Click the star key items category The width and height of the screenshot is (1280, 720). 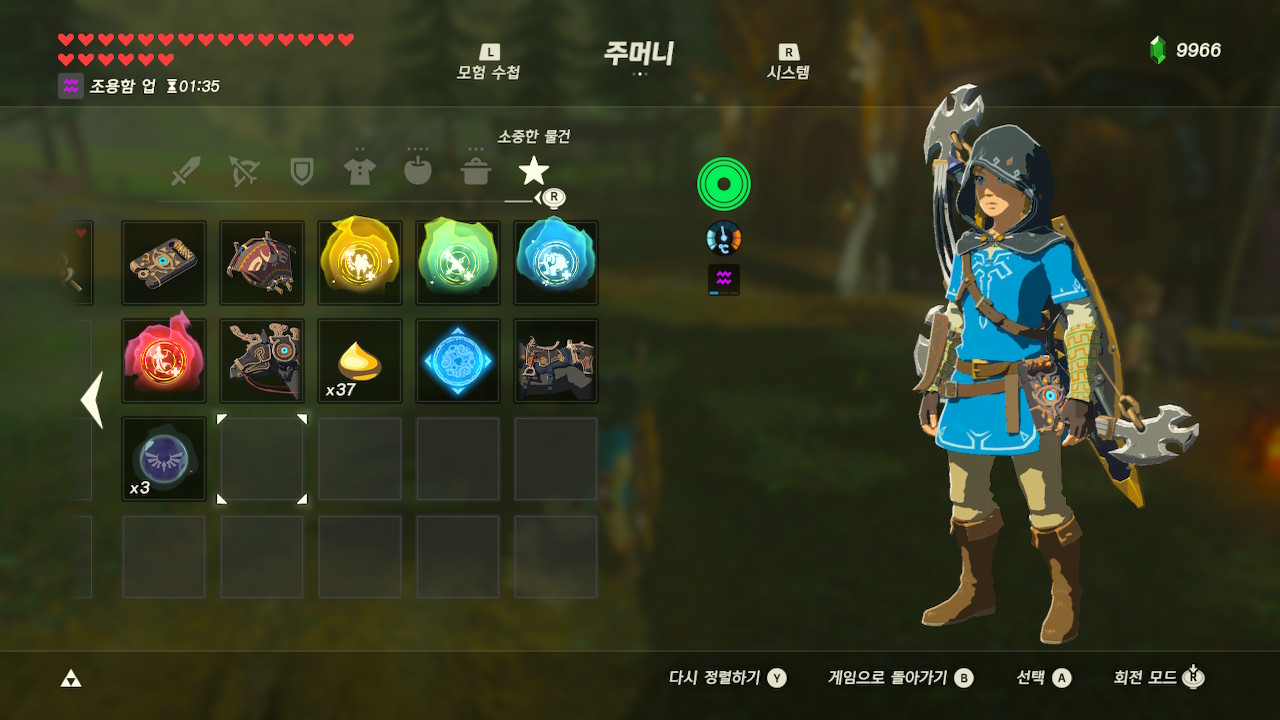click(534, 171)
